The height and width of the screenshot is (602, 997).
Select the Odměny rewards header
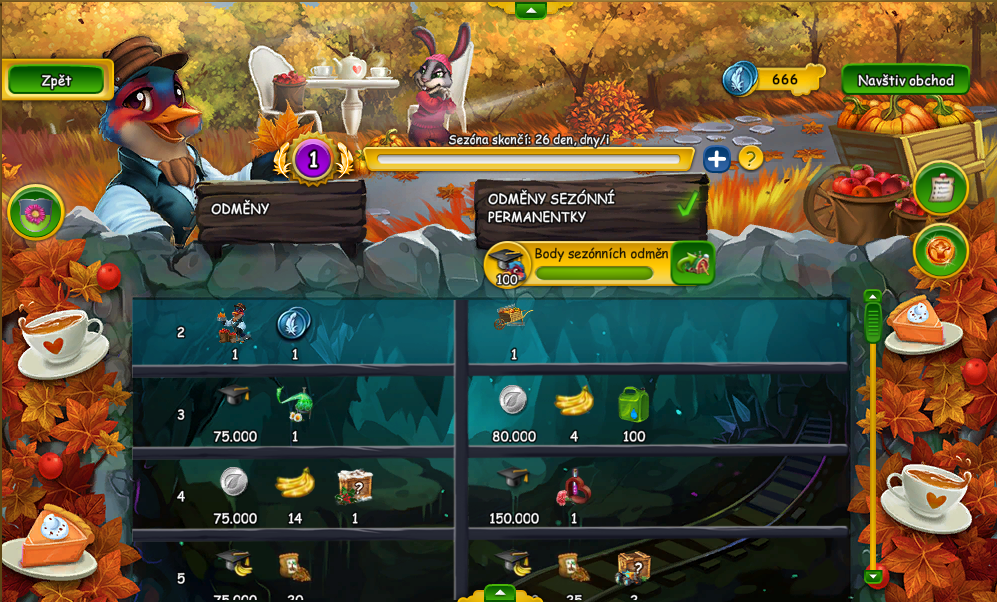click(x=280, y=210)
